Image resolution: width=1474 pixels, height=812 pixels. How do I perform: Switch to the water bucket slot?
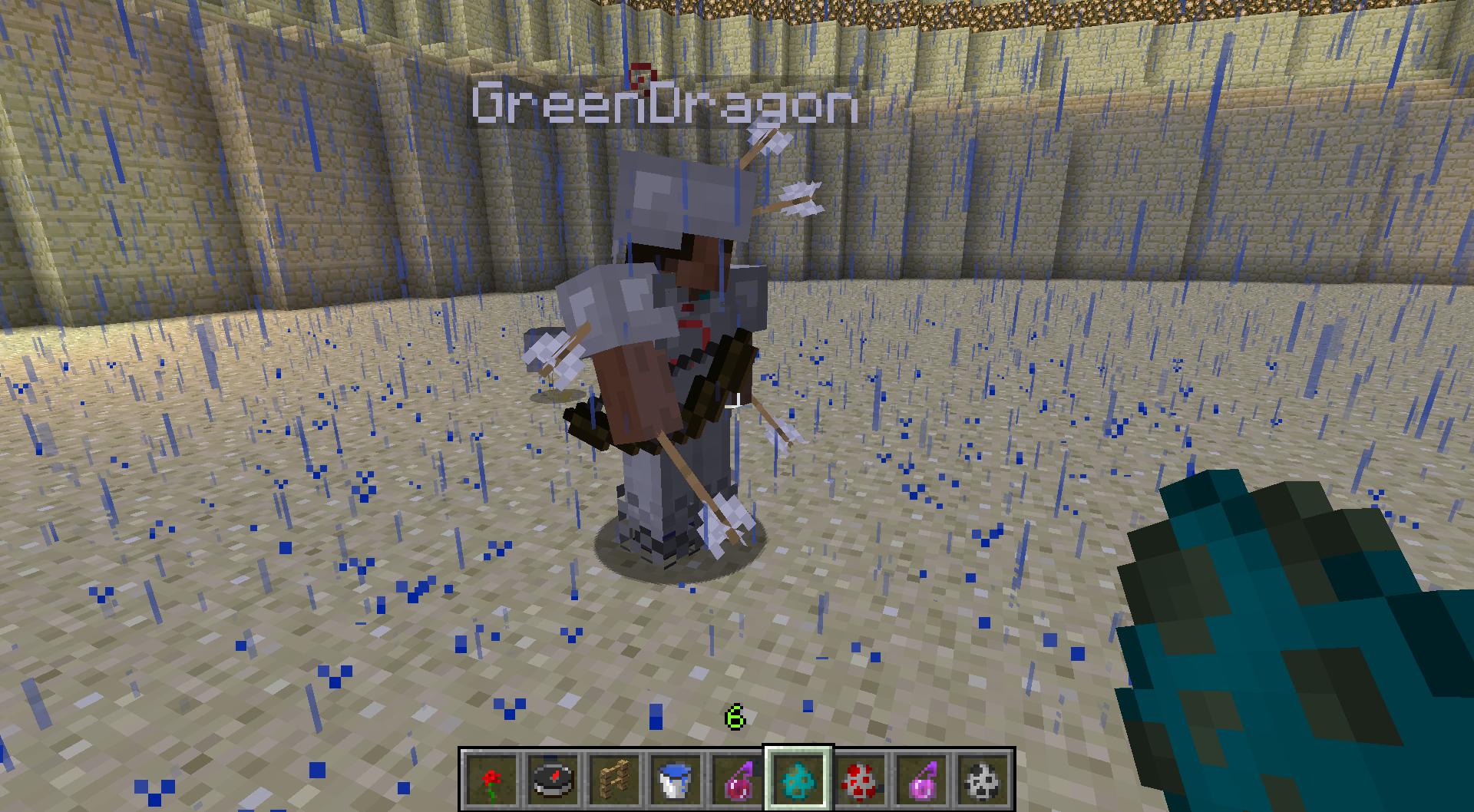click(x=676, y=780)
